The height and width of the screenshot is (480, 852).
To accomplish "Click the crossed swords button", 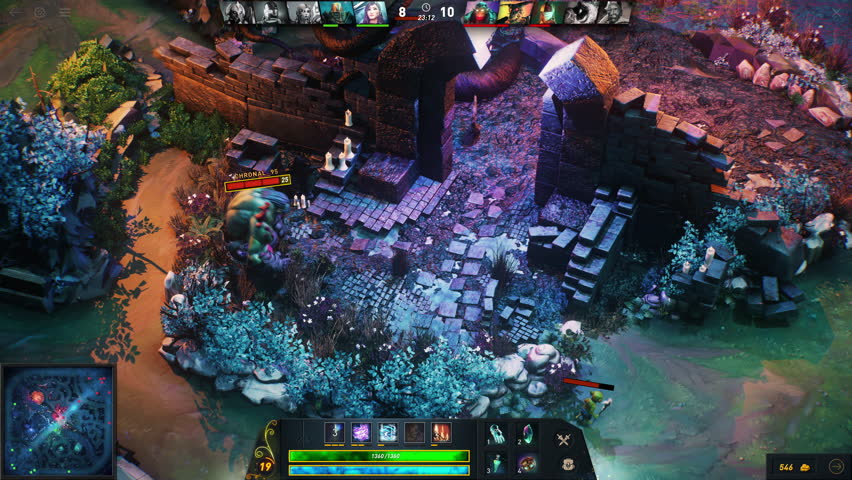I will pos(564,439).
